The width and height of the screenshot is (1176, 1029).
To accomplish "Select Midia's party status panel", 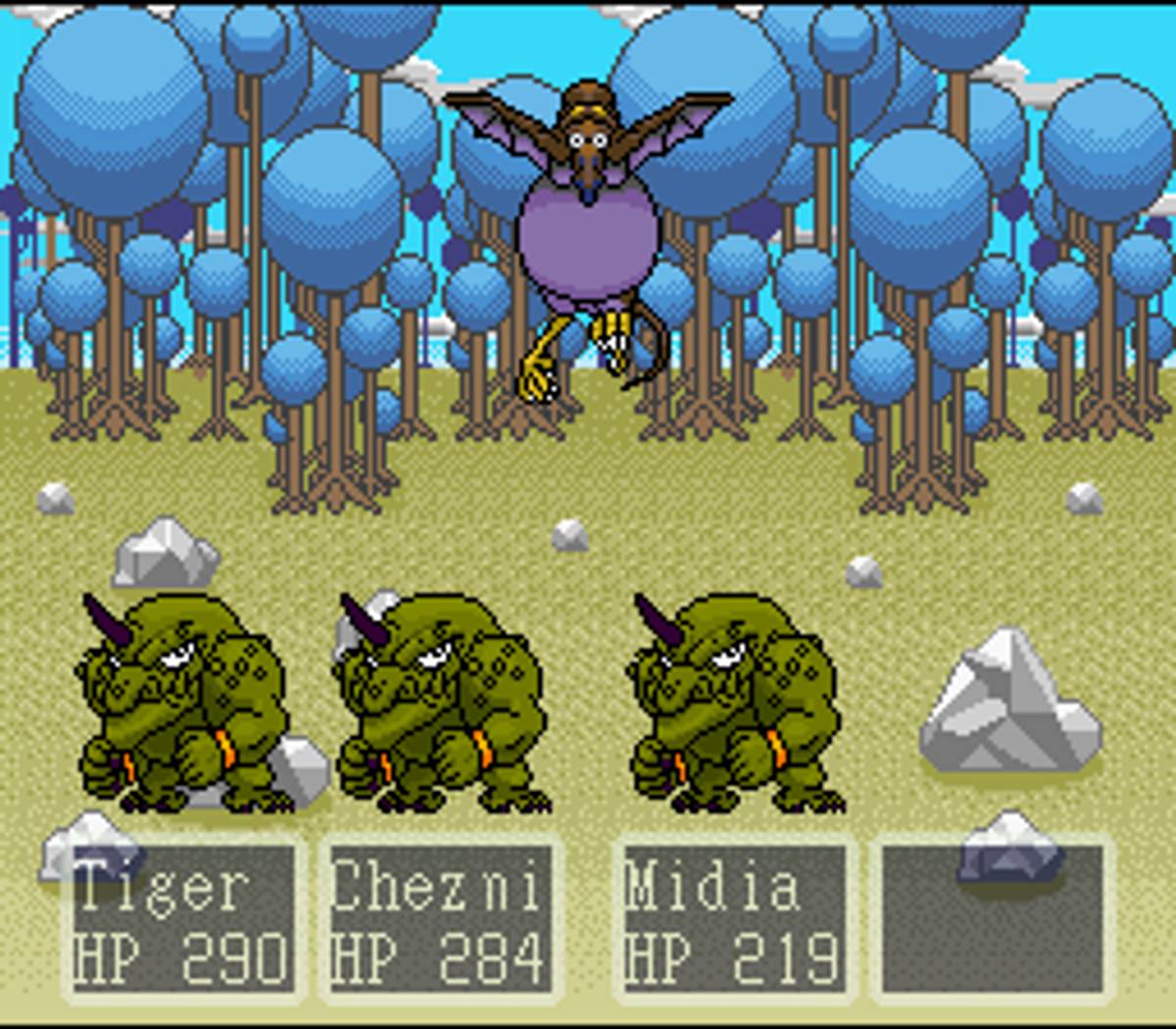I will pyautogui.click(x=733, y=919).
